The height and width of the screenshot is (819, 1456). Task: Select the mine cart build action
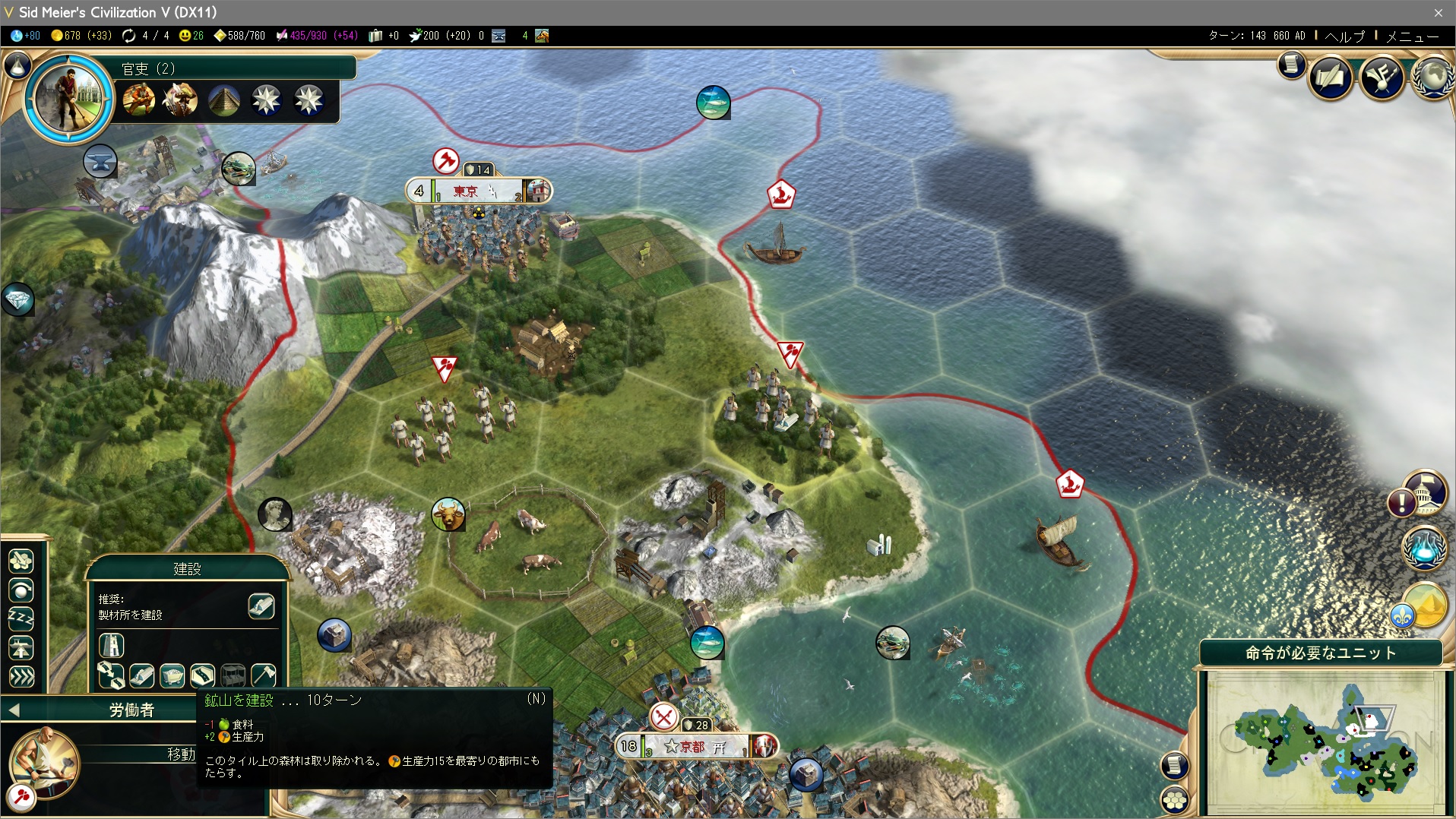tap(172, 675)
